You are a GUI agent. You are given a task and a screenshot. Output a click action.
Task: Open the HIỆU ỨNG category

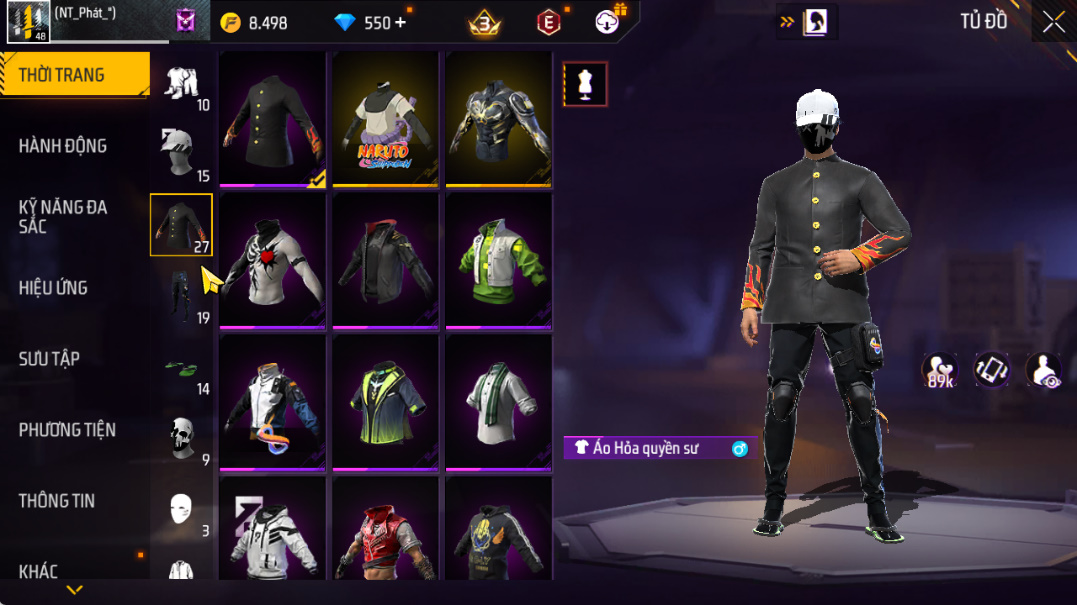tap(53, 288)
